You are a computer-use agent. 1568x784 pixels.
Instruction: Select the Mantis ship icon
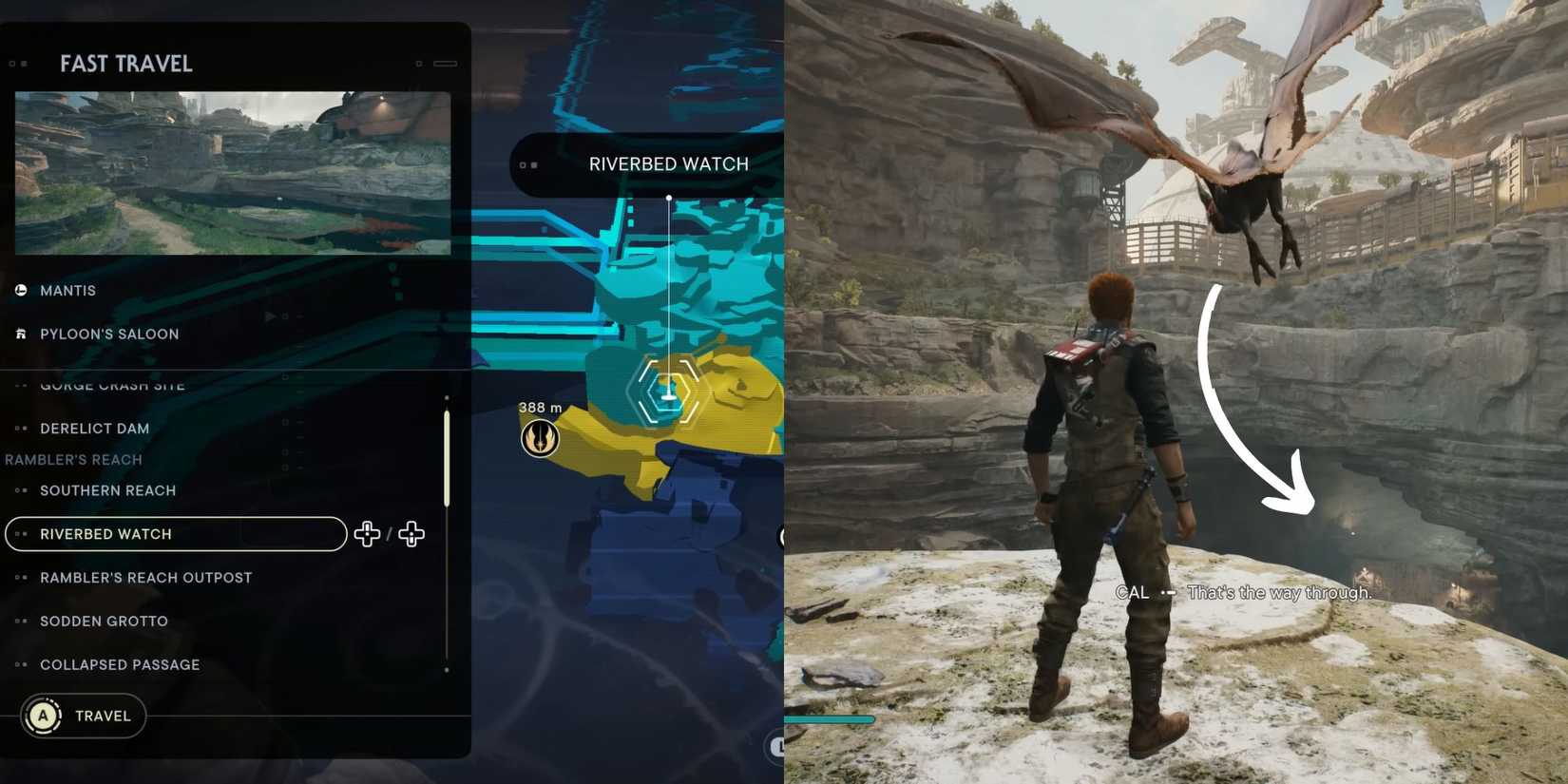(20, 290)
